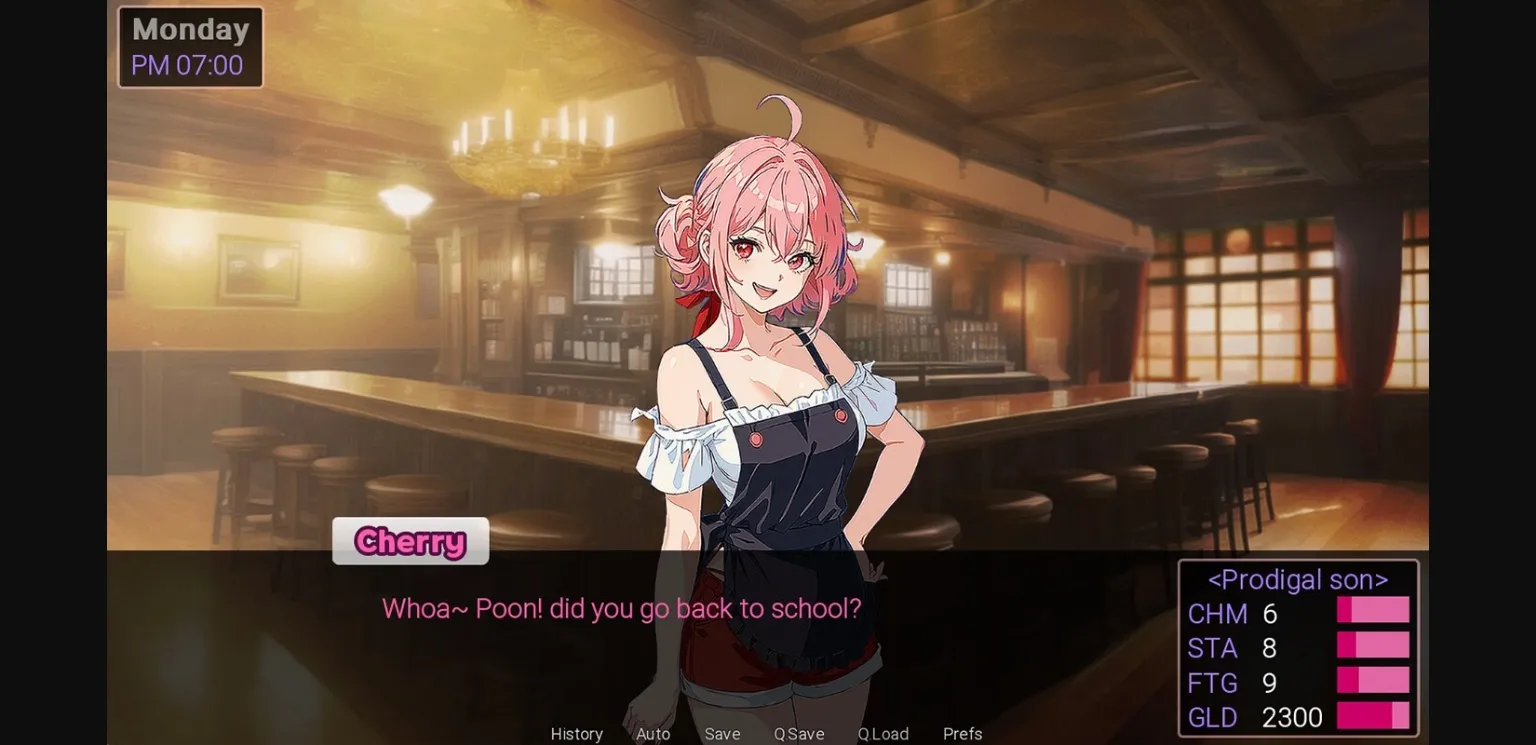Click the GLD gold bar

click(x=1372, y=715)
